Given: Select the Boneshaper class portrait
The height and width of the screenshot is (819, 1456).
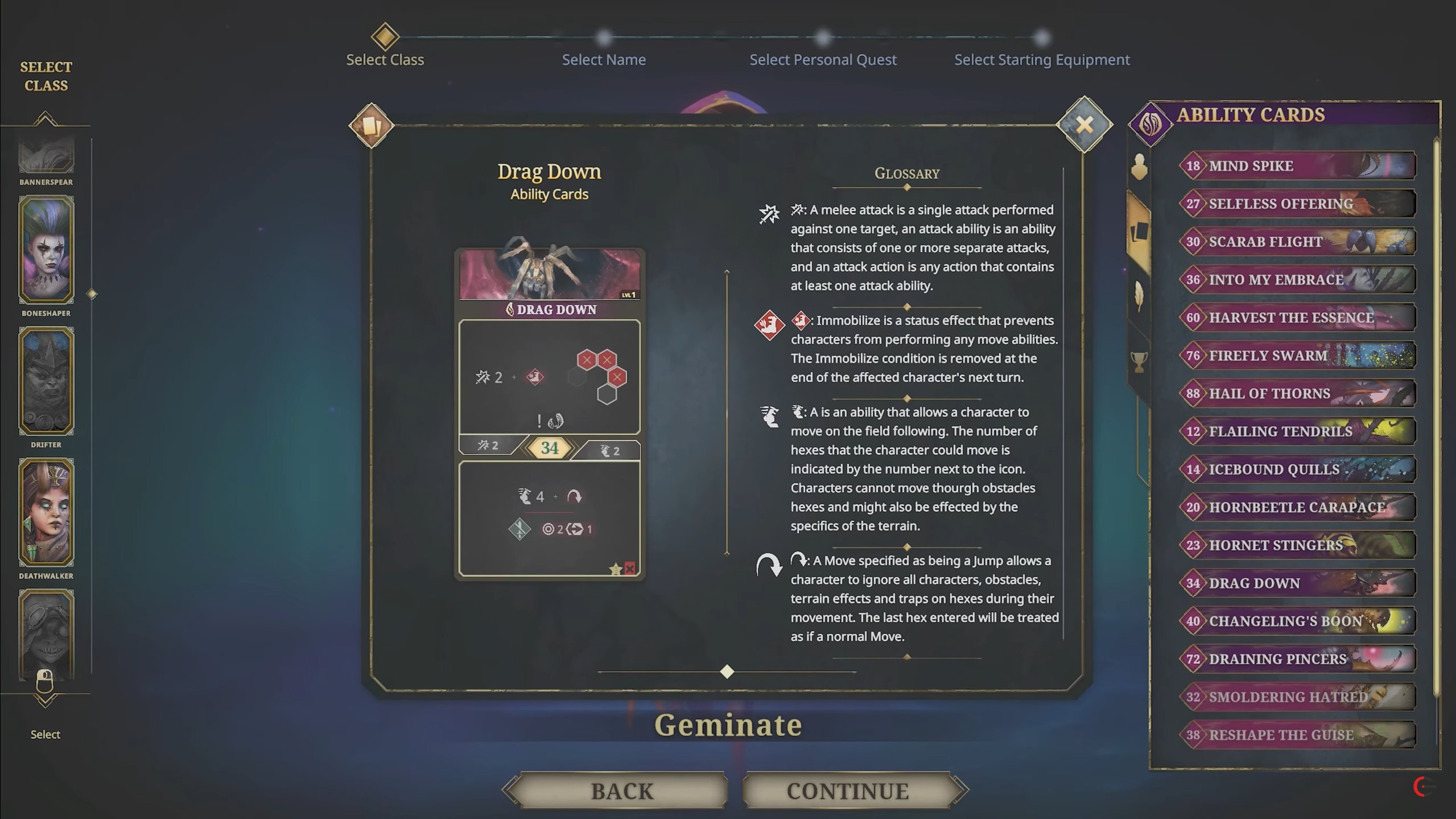Looking at the screenshot, I should 46,250.
